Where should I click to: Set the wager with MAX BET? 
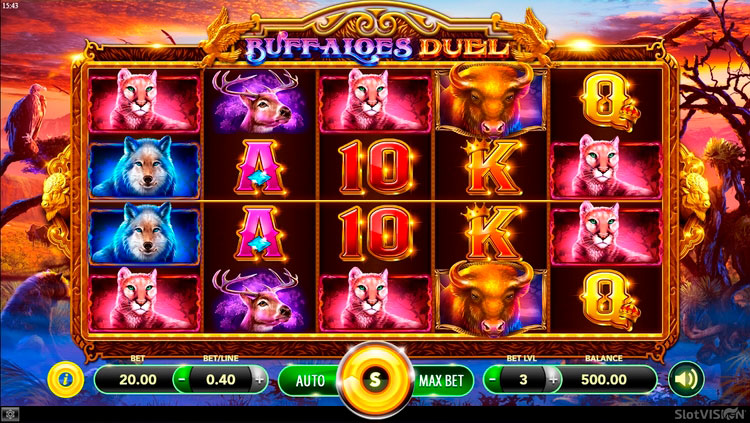pos(441,380)
